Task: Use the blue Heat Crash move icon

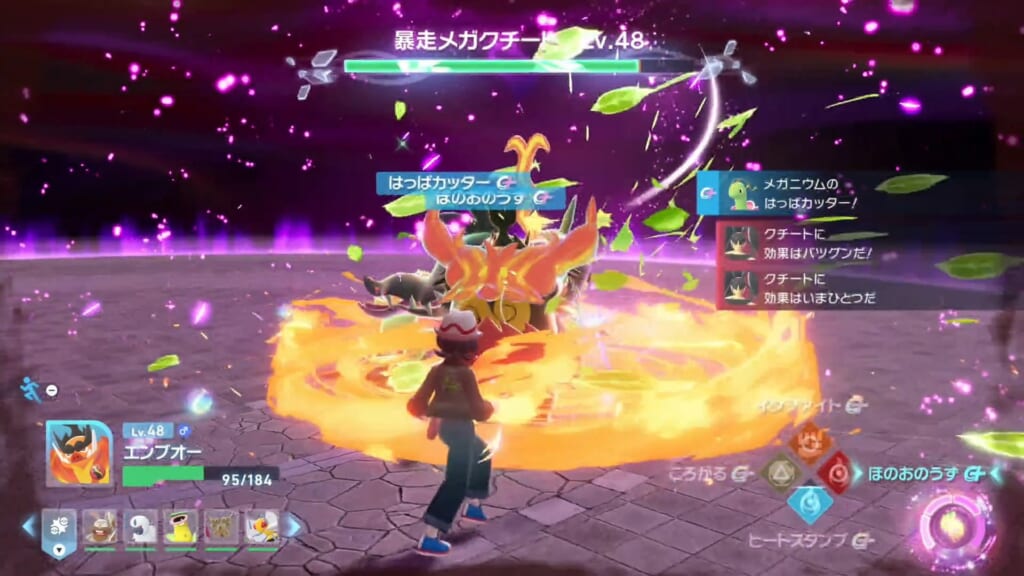Action: 808,502
